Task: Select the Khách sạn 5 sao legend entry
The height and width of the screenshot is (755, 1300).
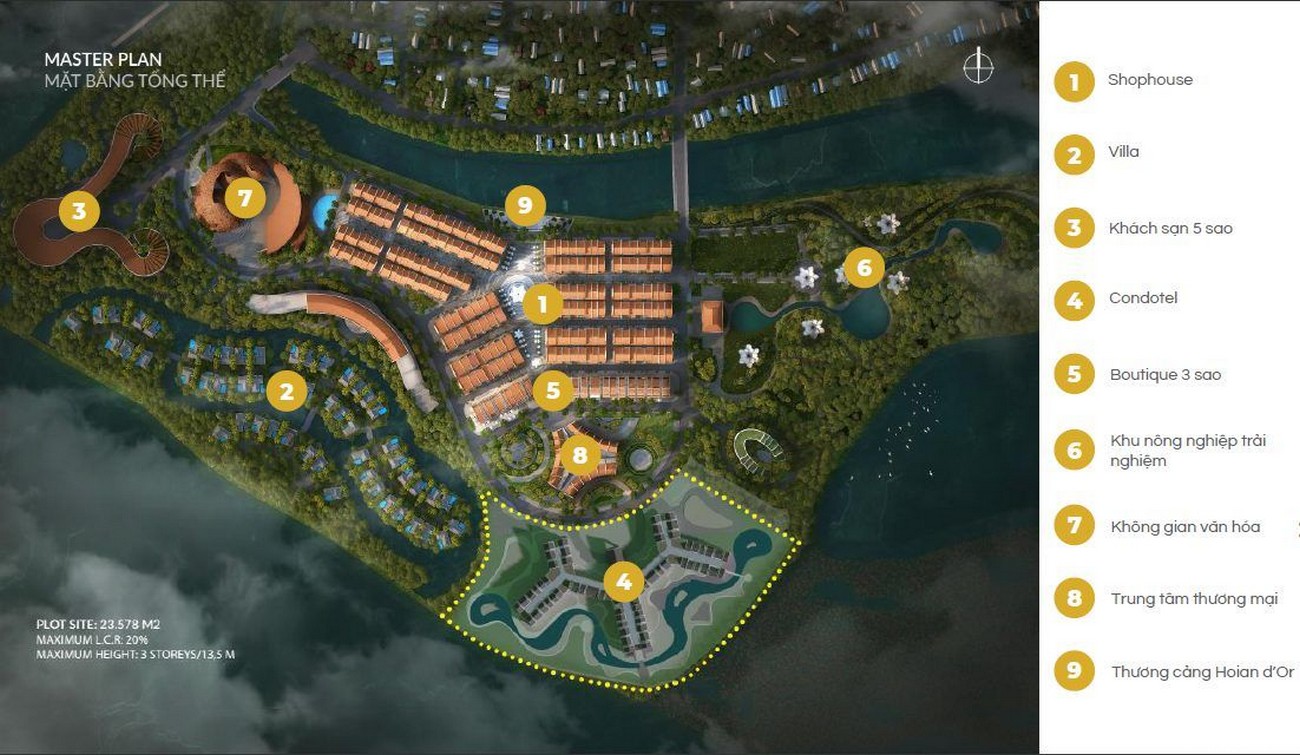Action: (x=1170, y=228)
